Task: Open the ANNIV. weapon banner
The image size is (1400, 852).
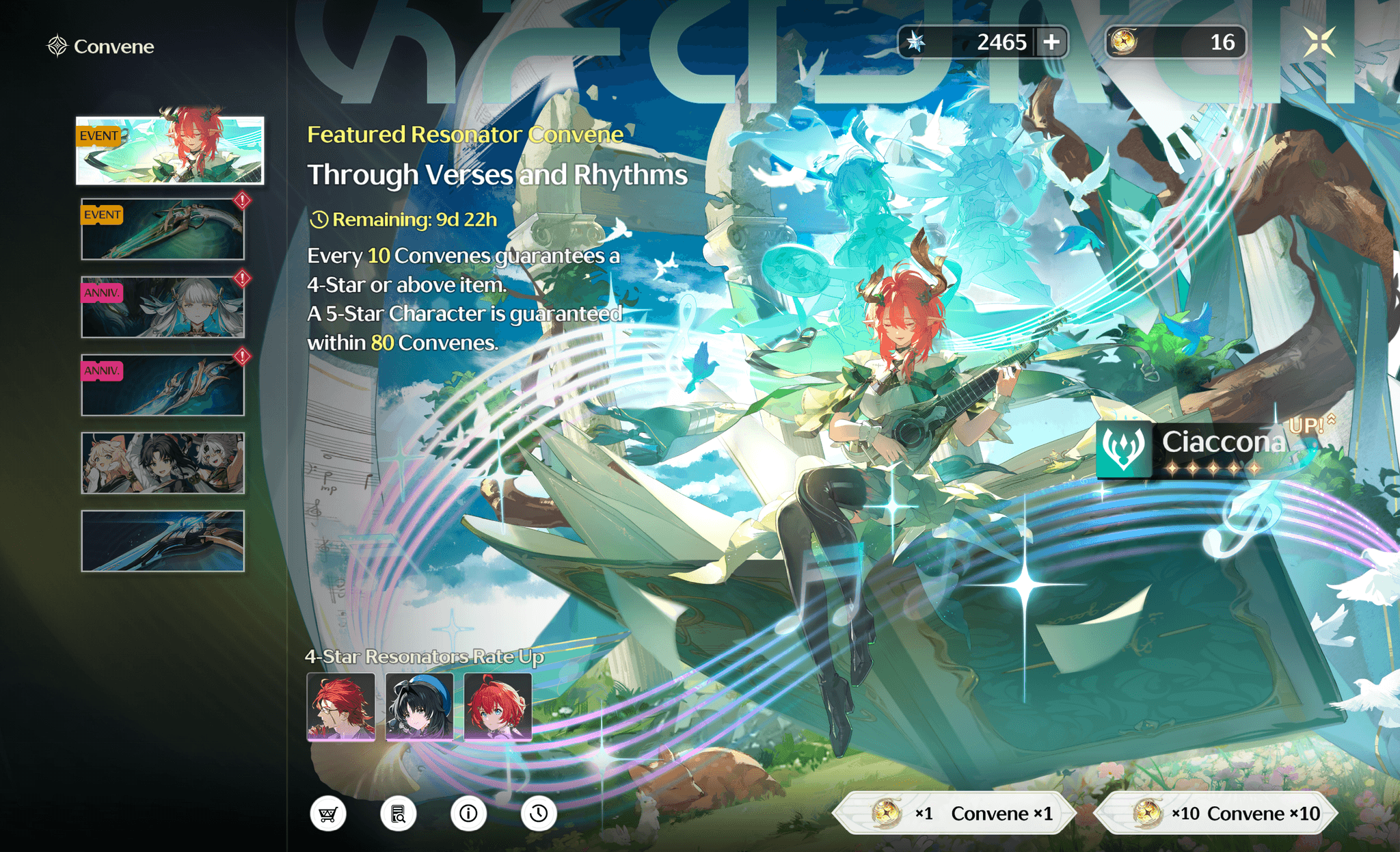Action: 162,385
